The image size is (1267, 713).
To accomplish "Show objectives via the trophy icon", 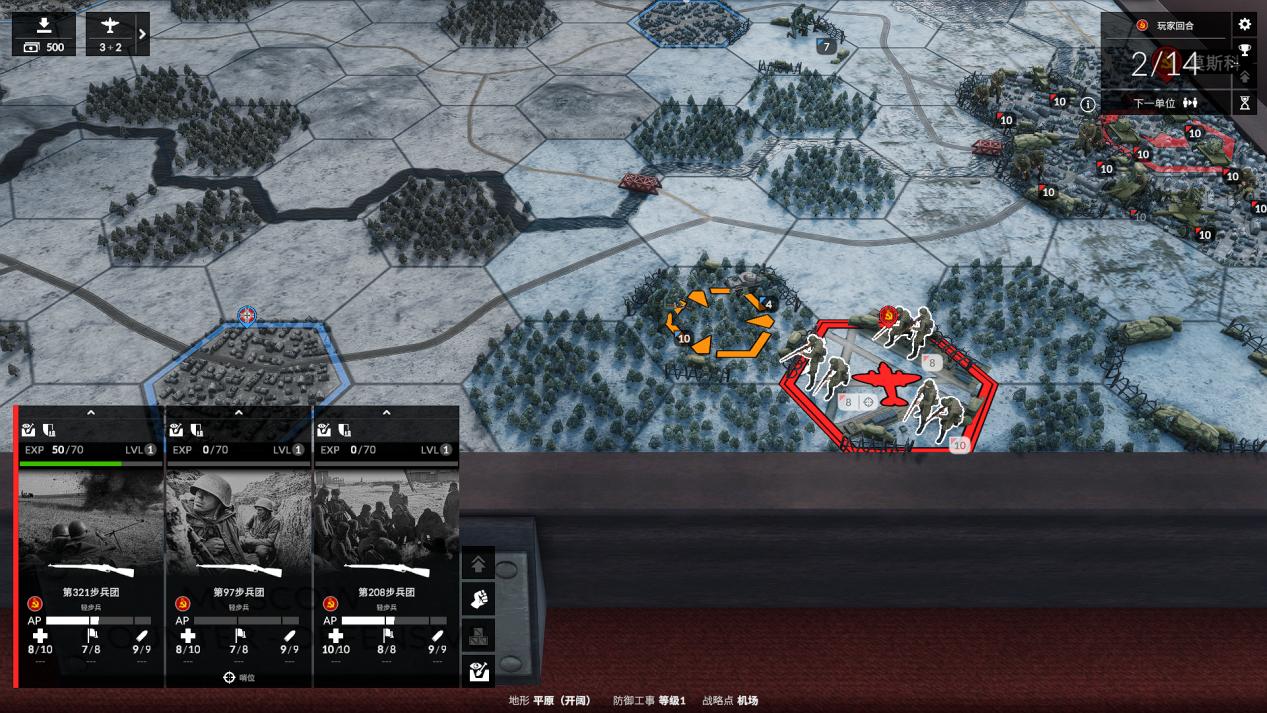I will (x=1245, y=50).
